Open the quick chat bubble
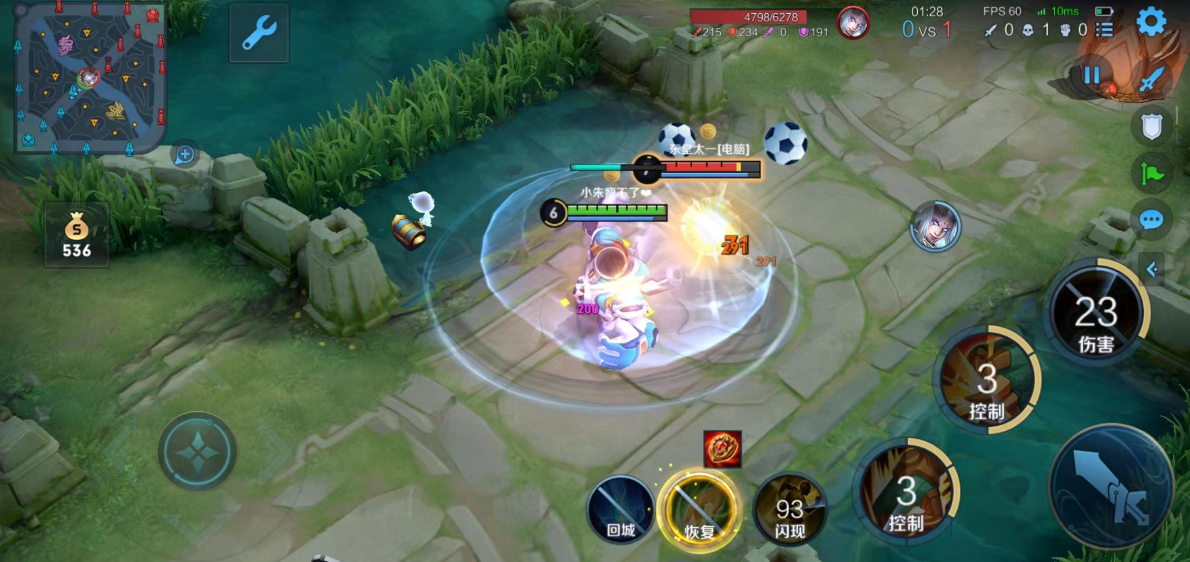 (1151, 219)
